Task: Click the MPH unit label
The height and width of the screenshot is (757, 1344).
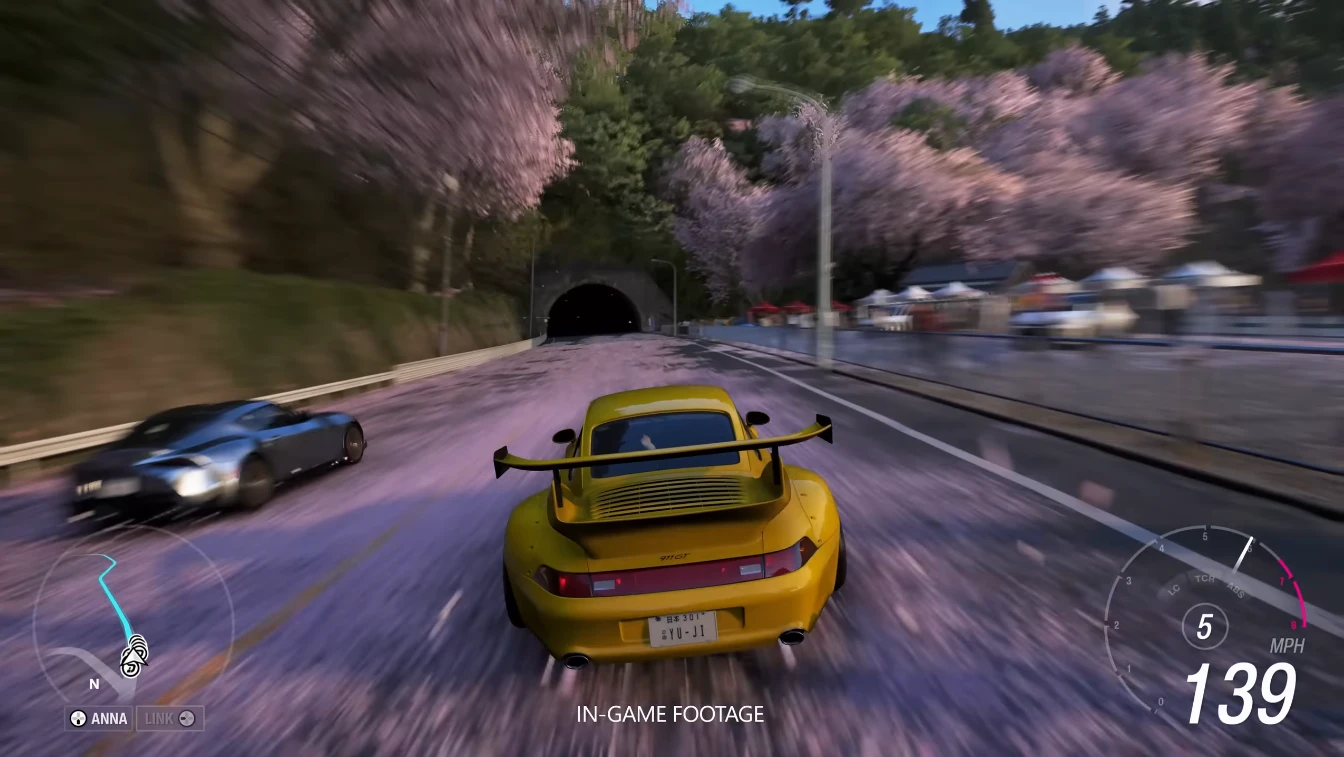Action: [1288, 644]
